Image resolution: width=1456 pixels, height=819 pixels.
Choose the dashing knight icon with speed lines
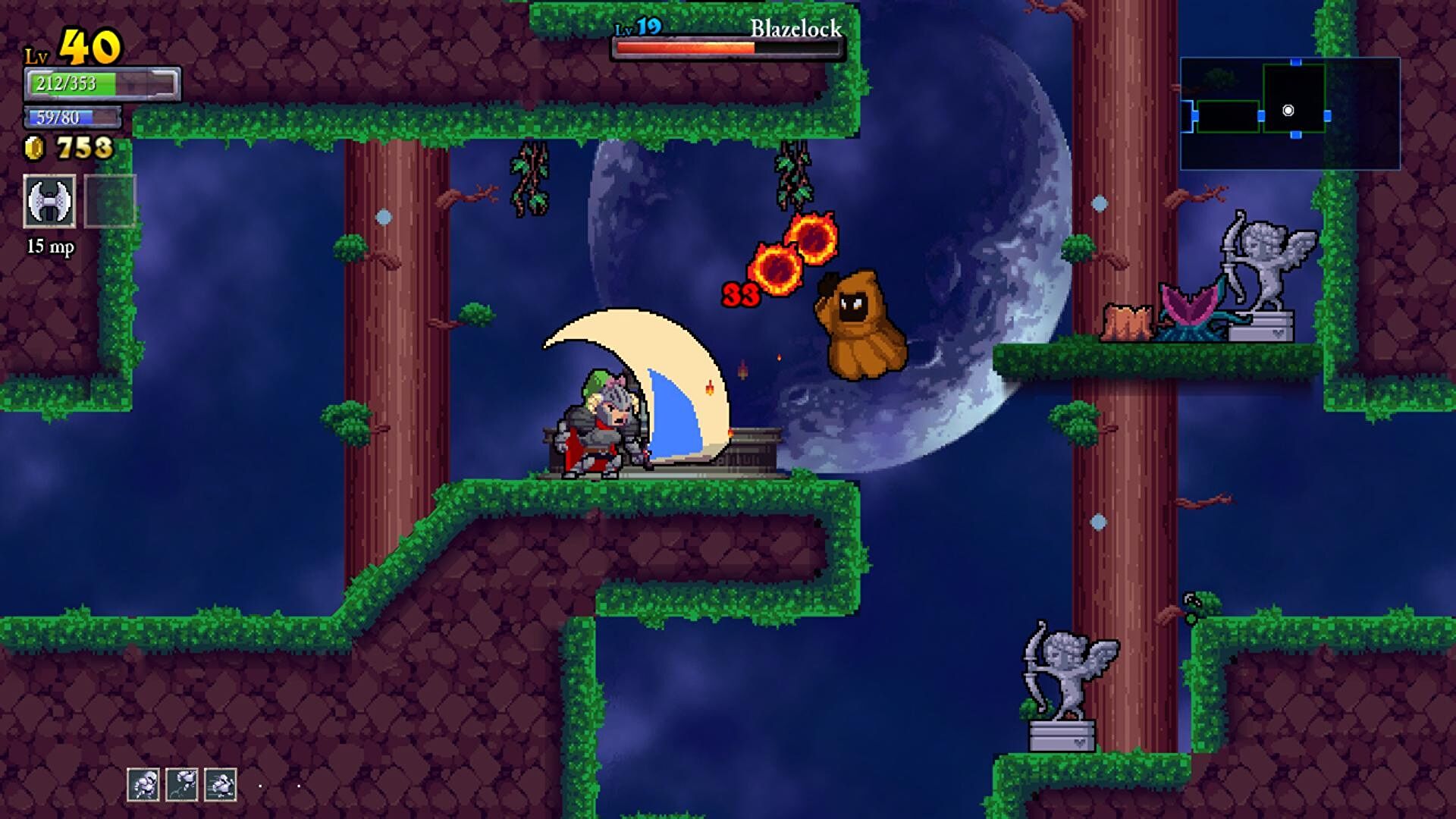coord(221,784)
